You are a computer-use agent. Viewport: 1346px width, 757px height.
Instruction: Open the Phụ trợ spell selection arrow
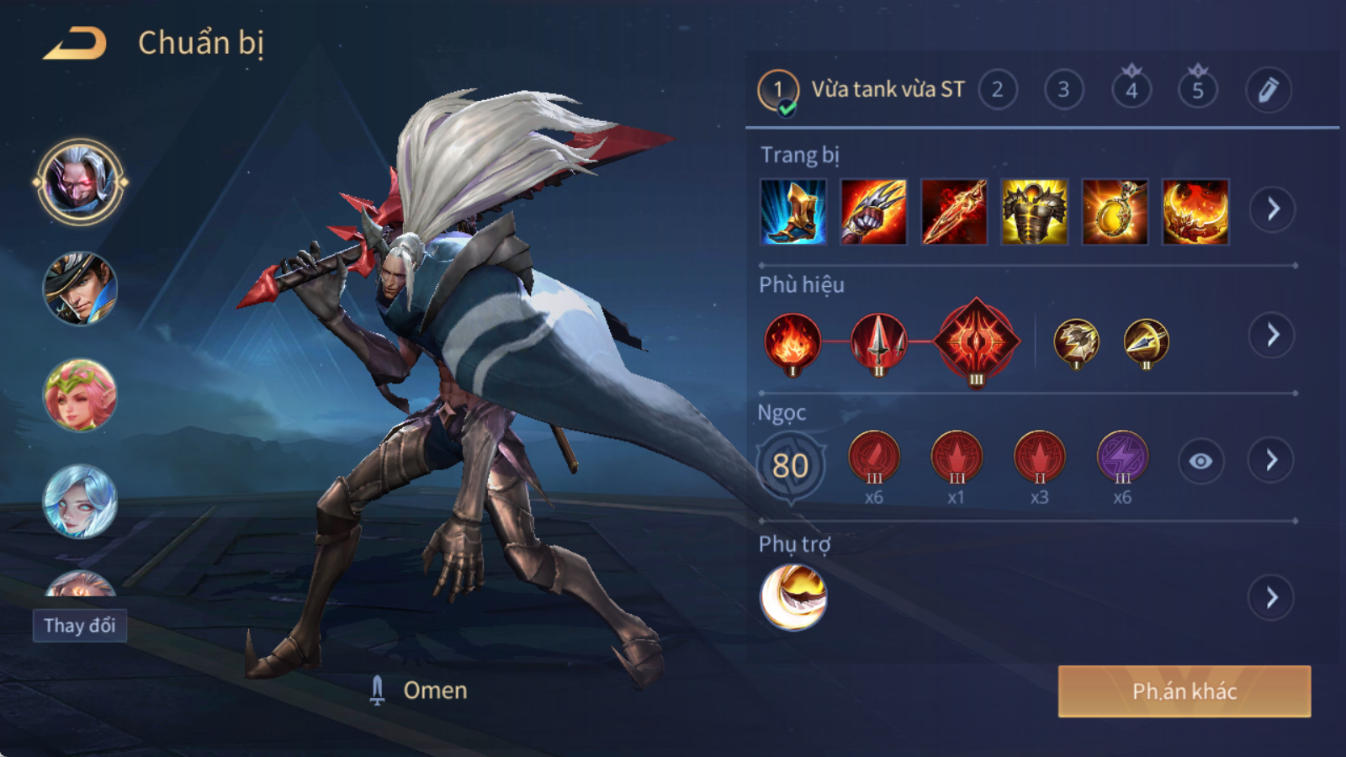(1272, 598)
